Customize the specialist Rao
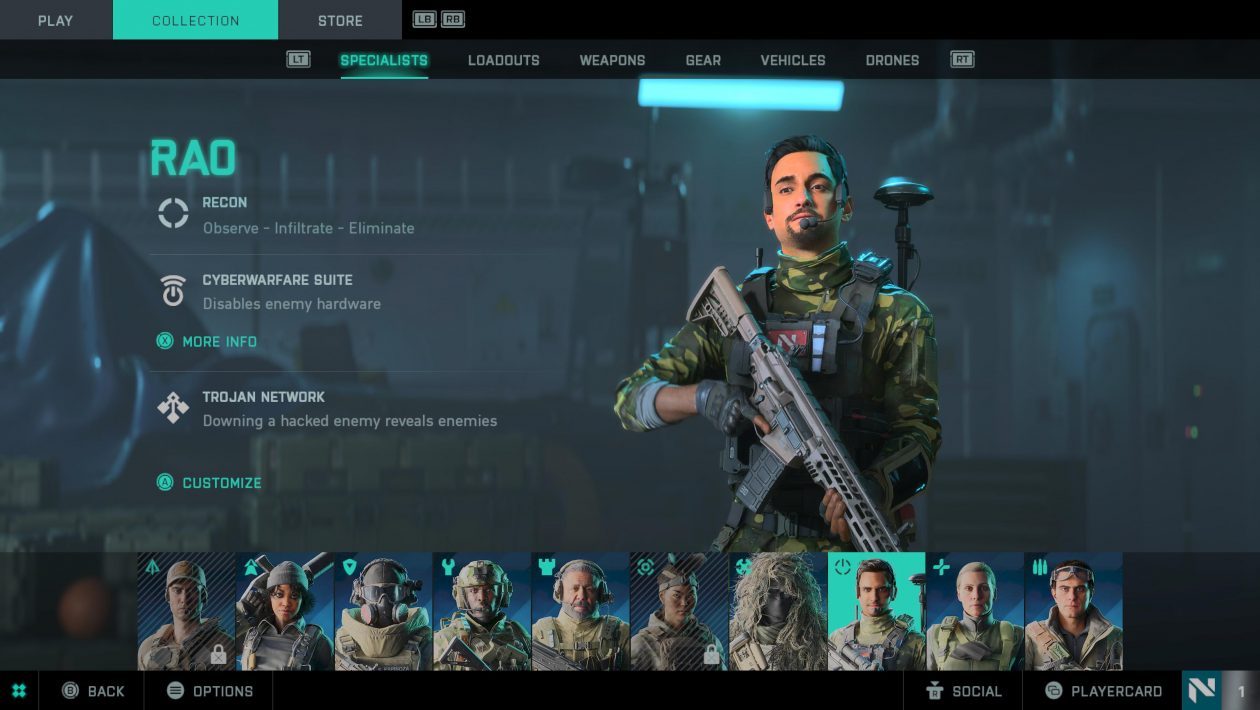Image resolution: width=1260 pixels, height=710 pixels. [x=221, y=483]
